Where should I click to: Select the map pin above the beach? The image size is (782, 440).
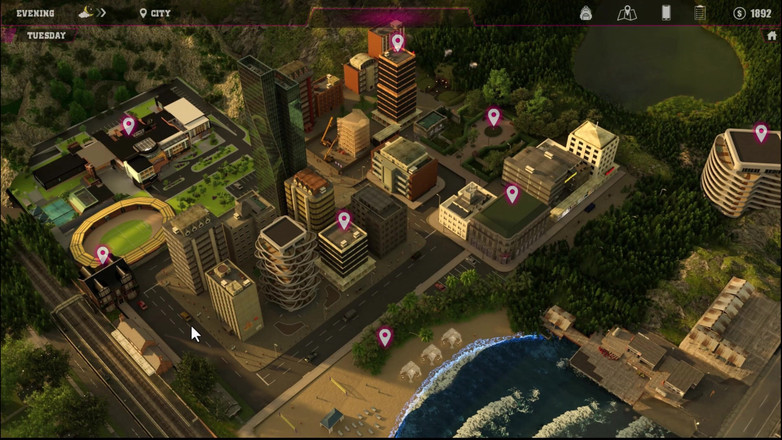385,337
